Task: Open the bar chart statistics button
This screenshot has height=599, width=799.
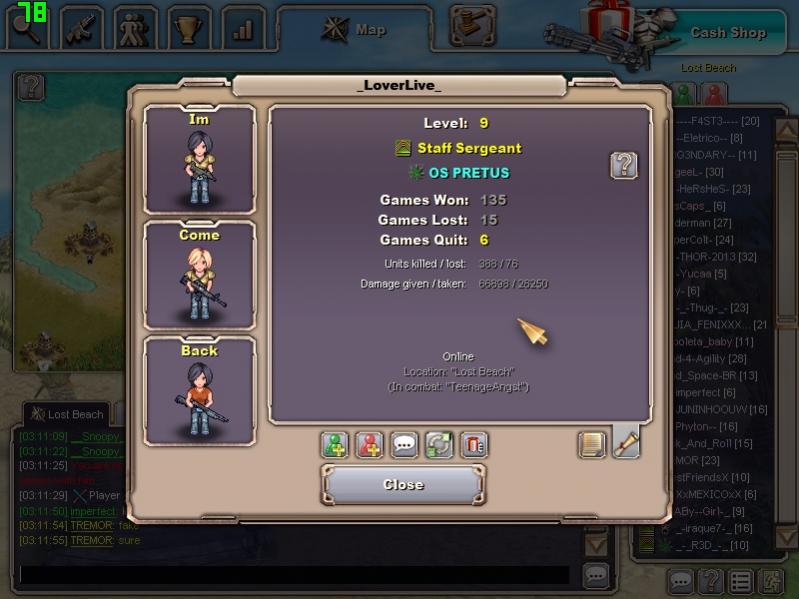Action: 243,29
